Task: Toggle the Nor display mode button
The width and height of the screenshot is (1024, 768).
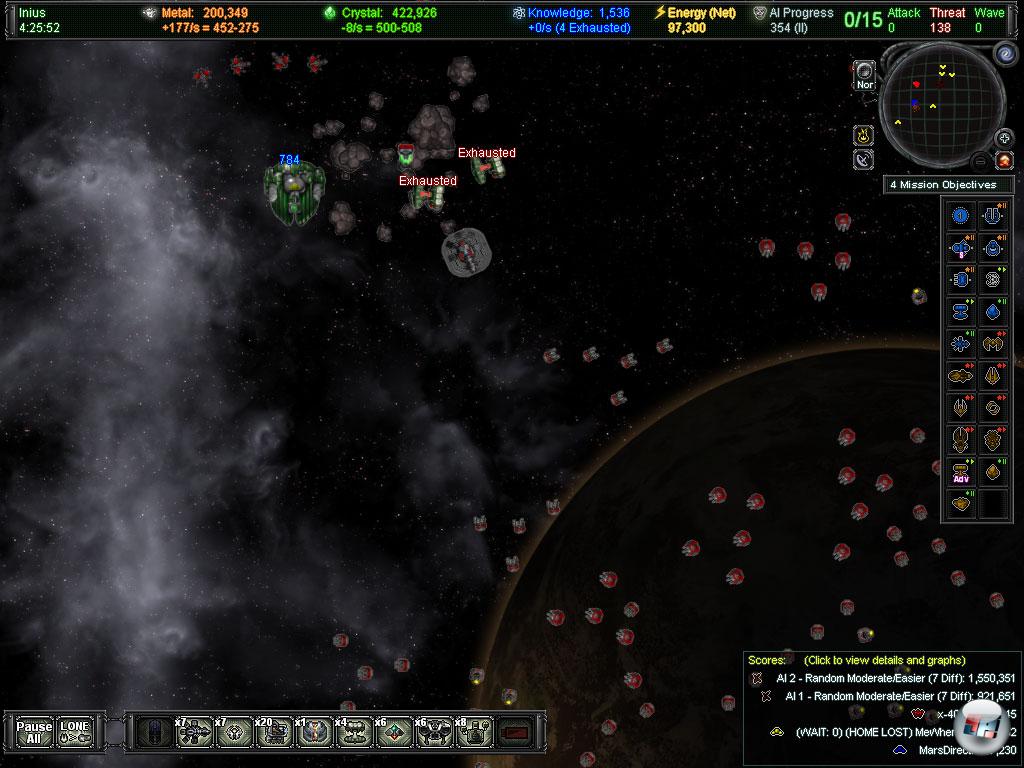Action: (864, 77)
